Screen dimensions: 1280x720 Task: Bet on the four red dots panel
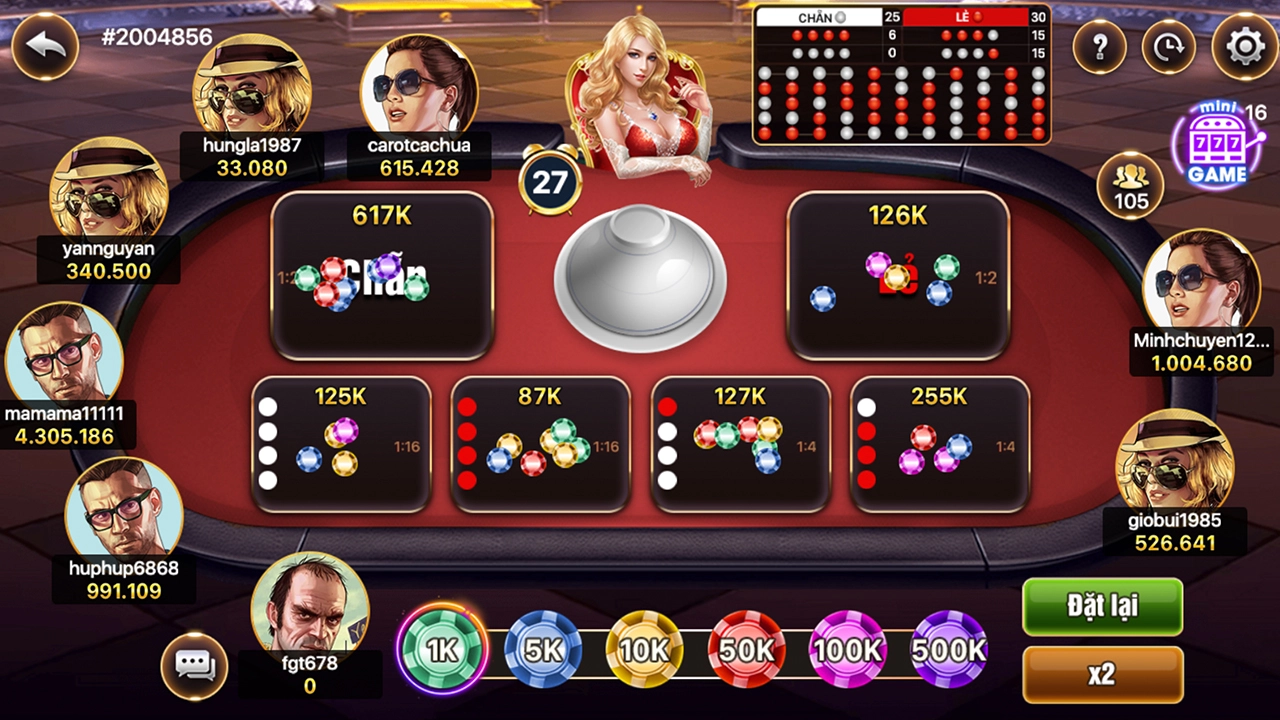click(540, 444)
